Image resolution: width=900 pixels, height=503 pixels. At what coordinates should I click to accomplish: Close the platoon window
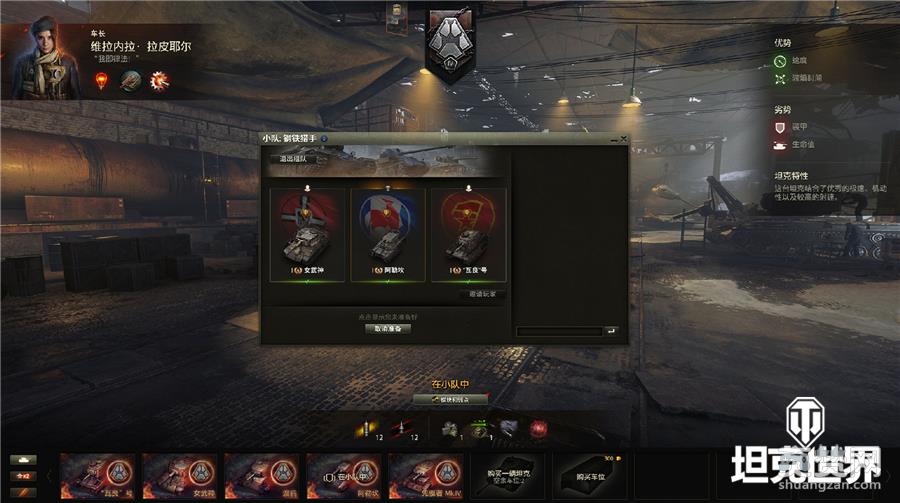(624, 139)
